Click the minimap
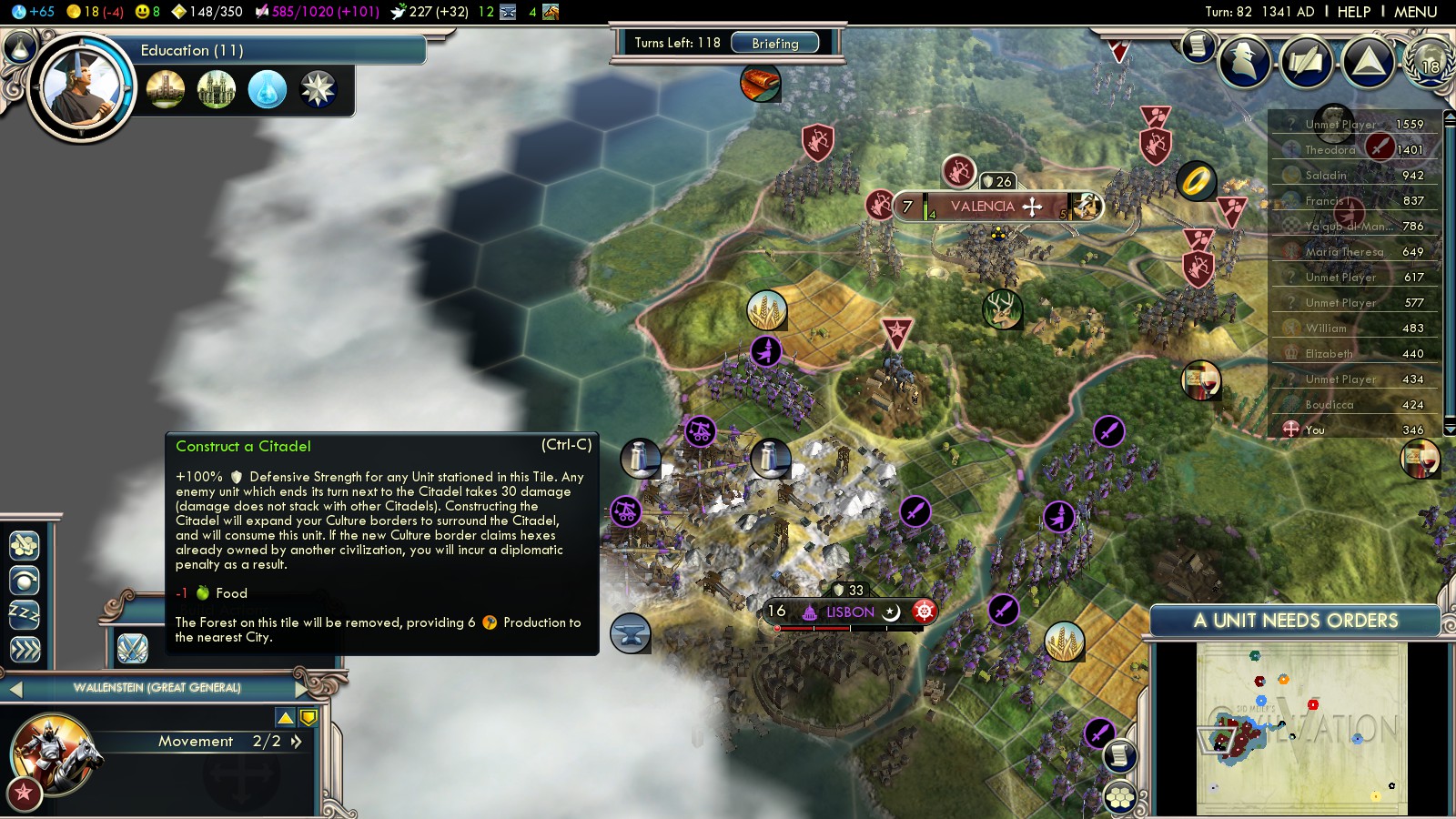This screenshot has height=819, width=1456. [x=1301, y=728]
